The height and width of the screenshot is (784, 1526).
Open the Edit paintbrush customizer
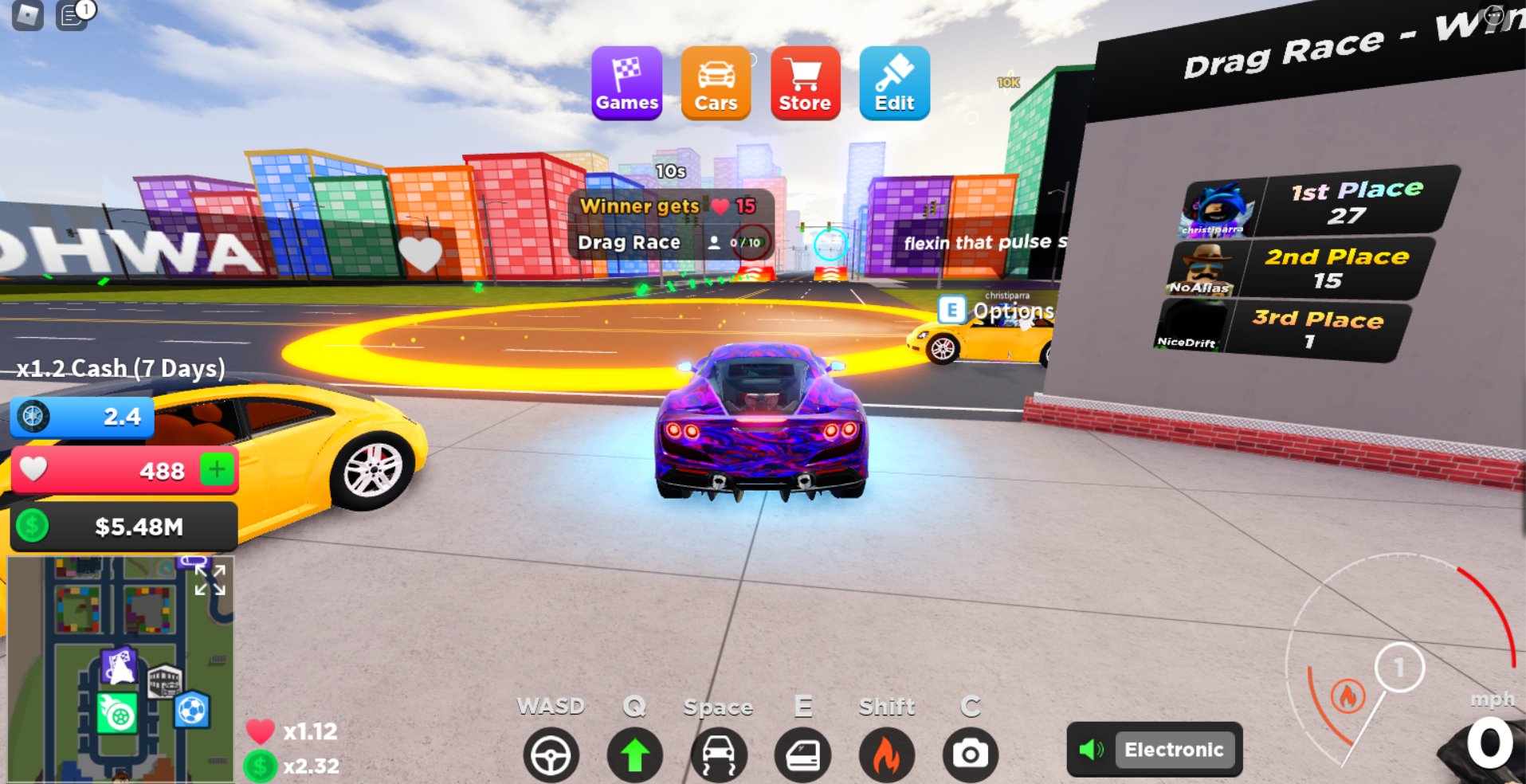(894, 82)
